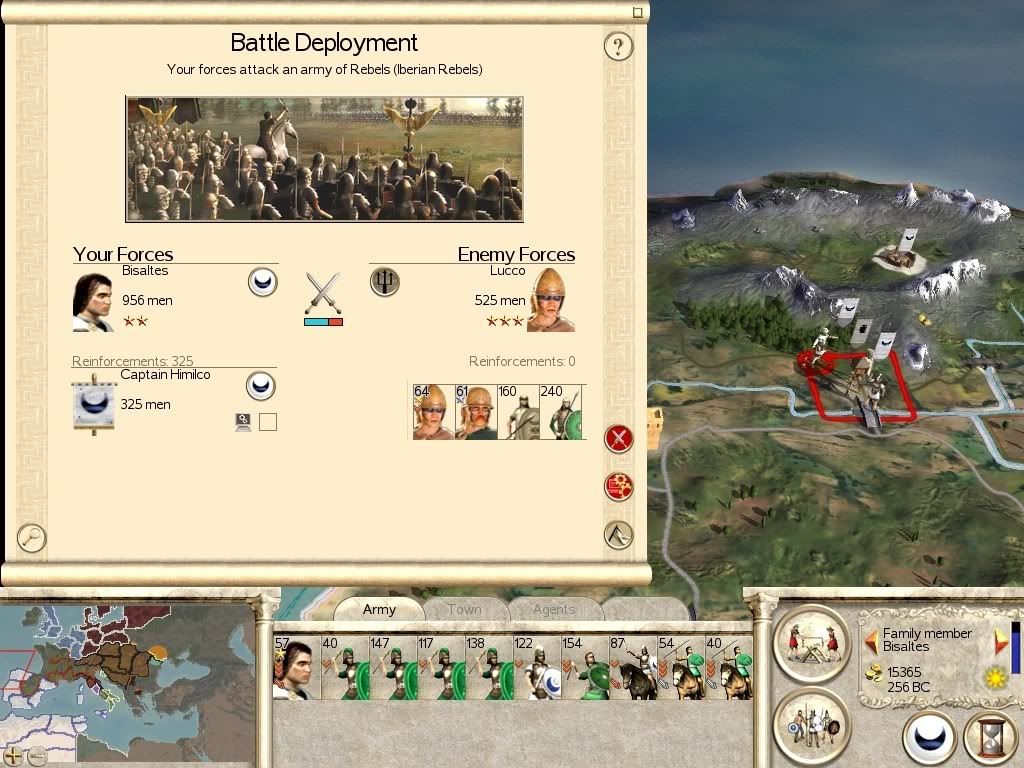The image size is (1024, 768).
Task: Switch to the Agents tab
Action: tap(553, 609)
